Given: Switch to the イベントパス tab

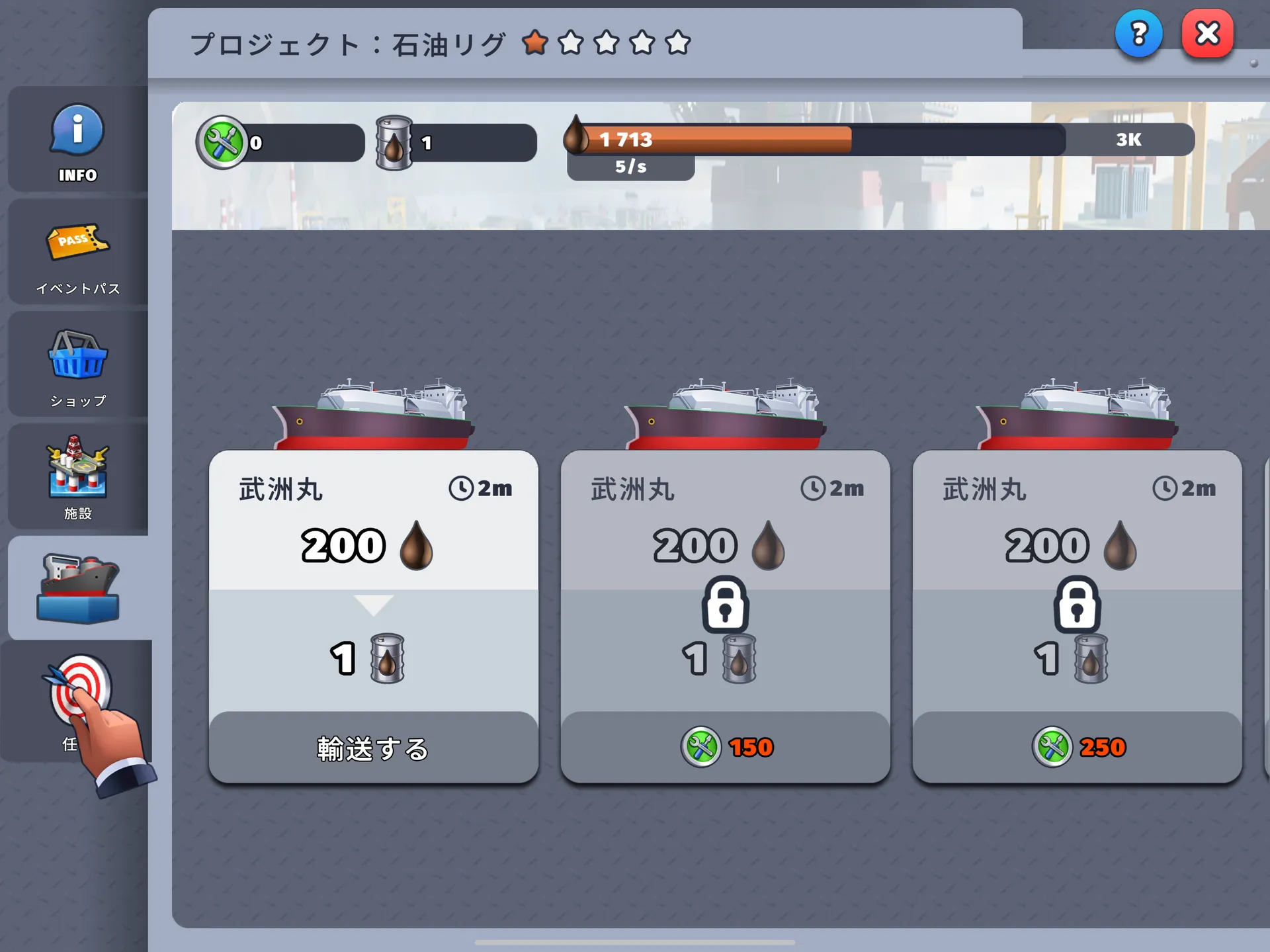Looking at the screenshot, I should (x=77, y=255).
